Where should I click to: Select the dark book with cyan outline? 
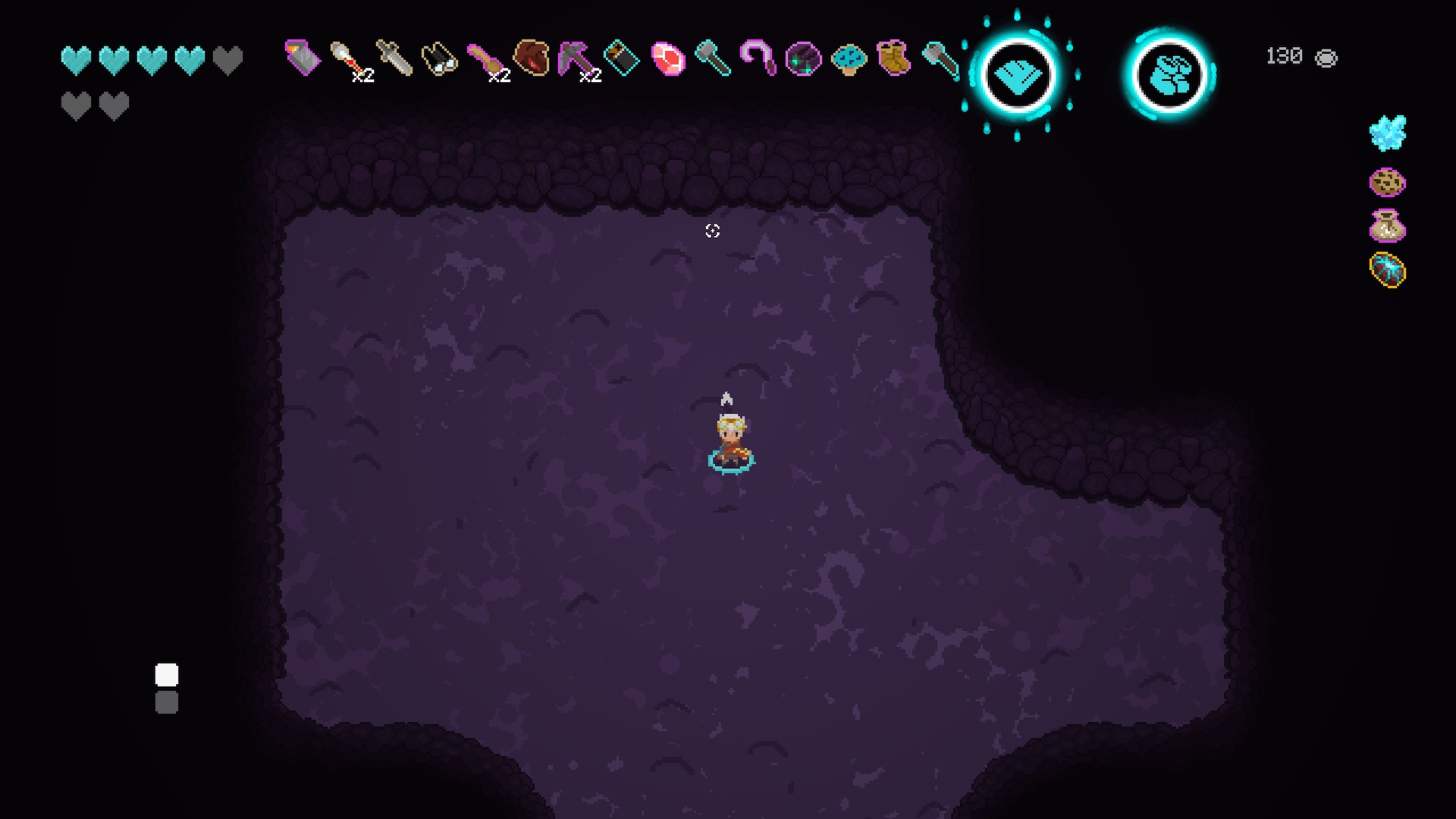[622, 58]
